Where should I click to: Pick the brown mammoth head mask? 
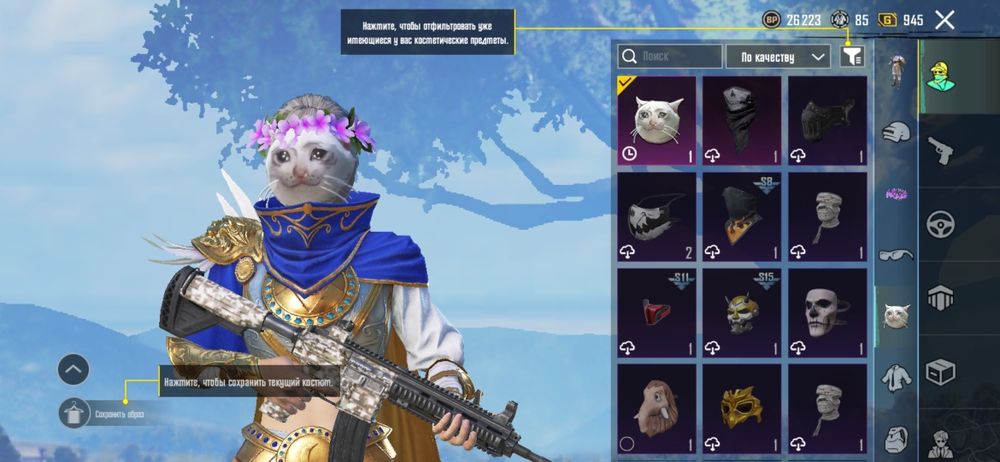coord(654,407)
